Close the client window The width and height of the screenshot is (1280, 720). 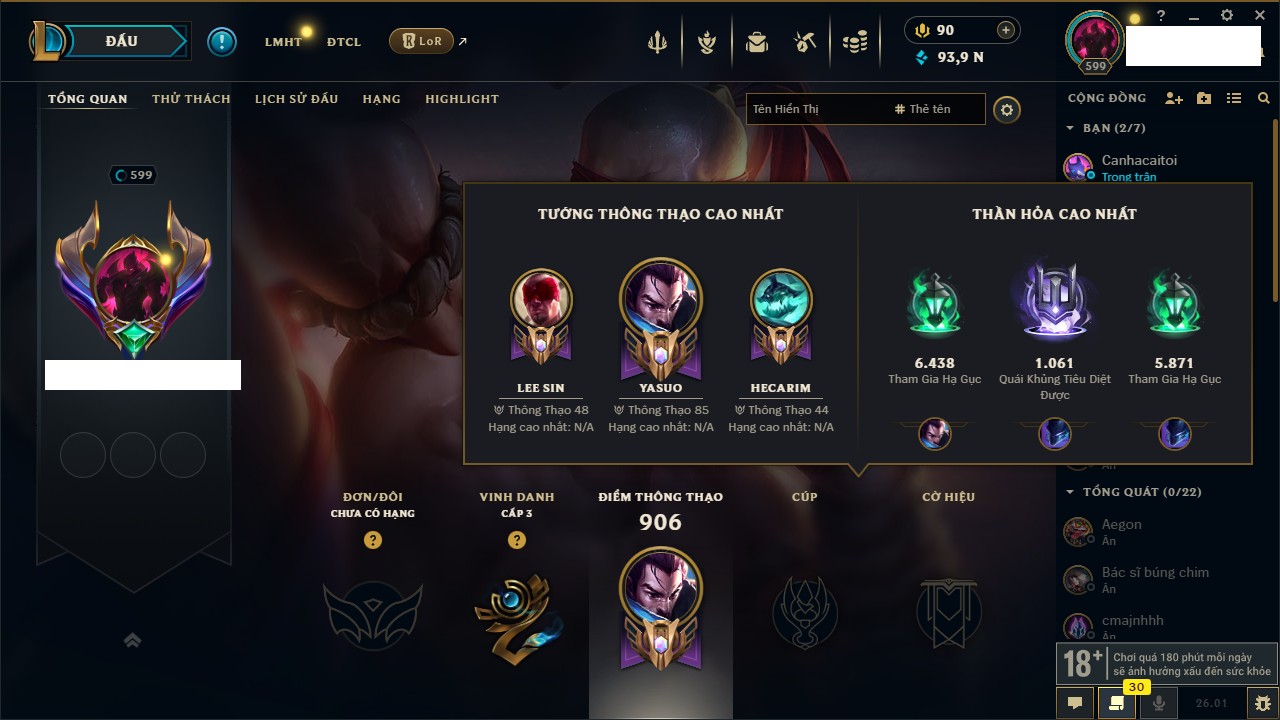tap(1260, 16)
